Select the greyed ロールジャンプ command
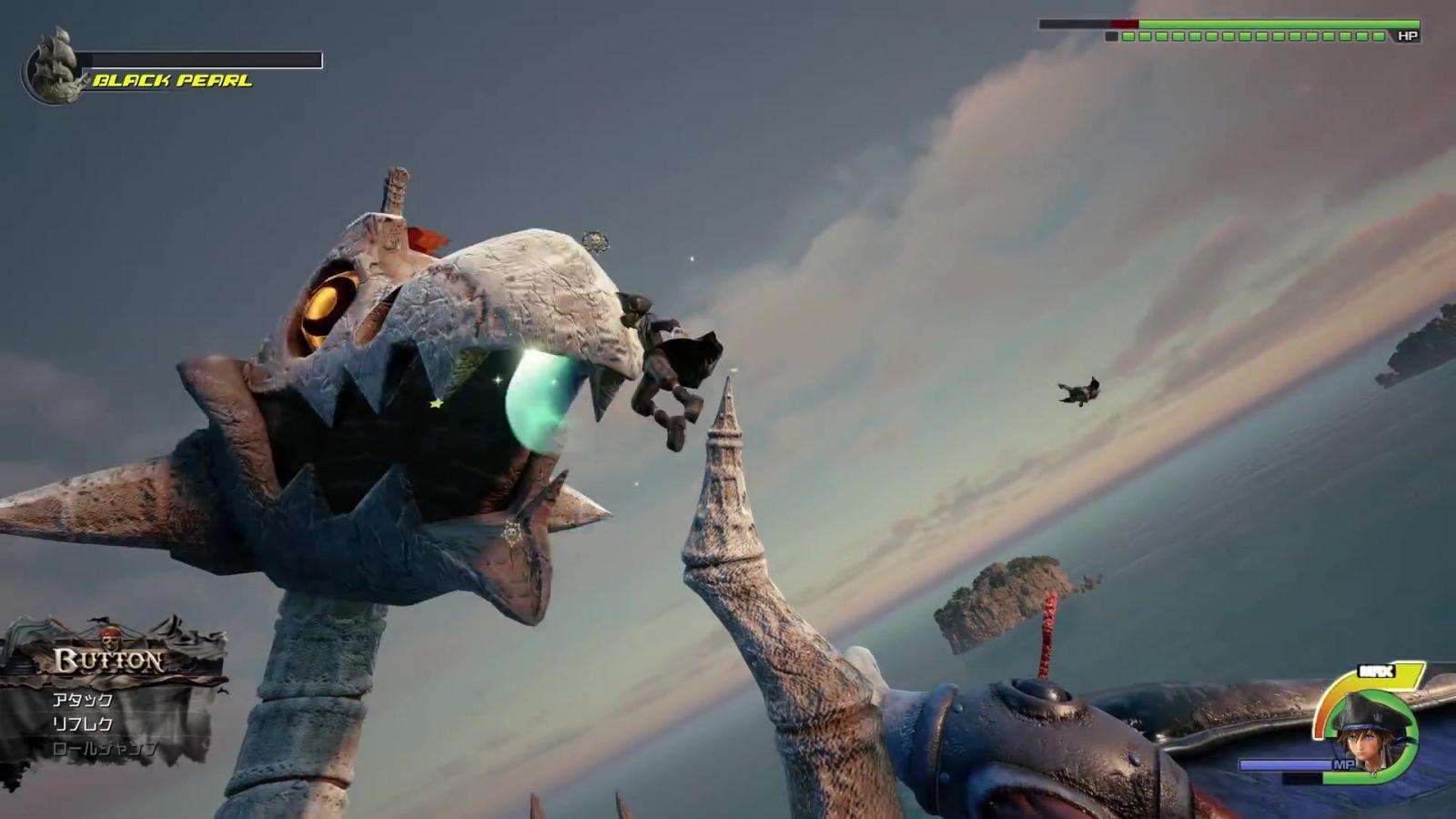 tap(105, 749)
